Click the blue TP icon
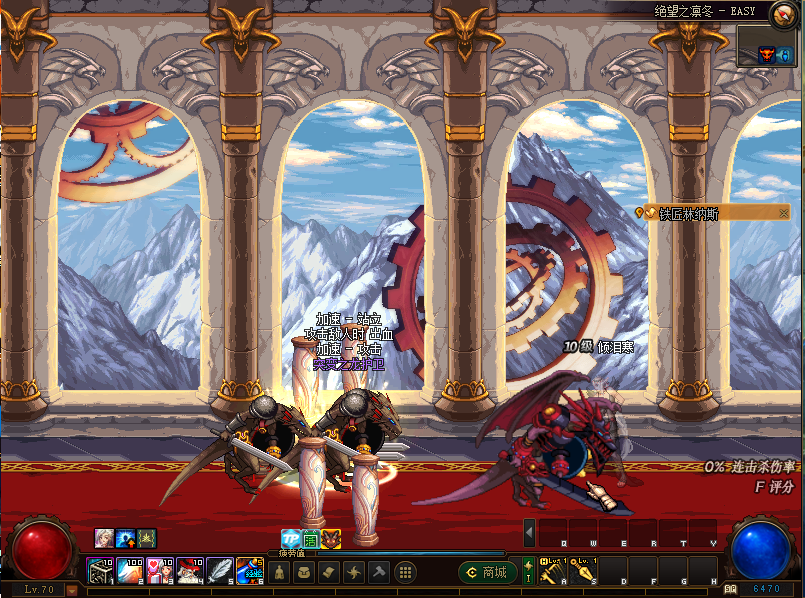 point(290,538)
